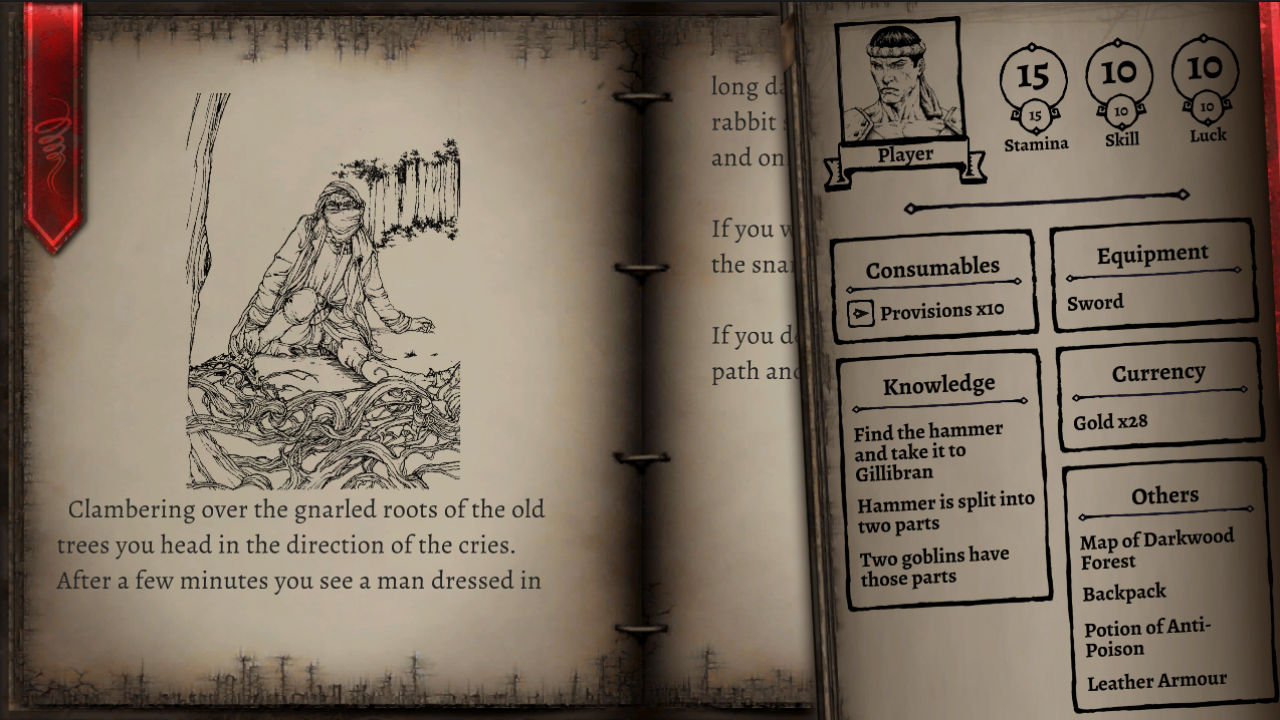The image size is (1280, 720).
Task: Expand the Consumables panel
Action: 933,266
